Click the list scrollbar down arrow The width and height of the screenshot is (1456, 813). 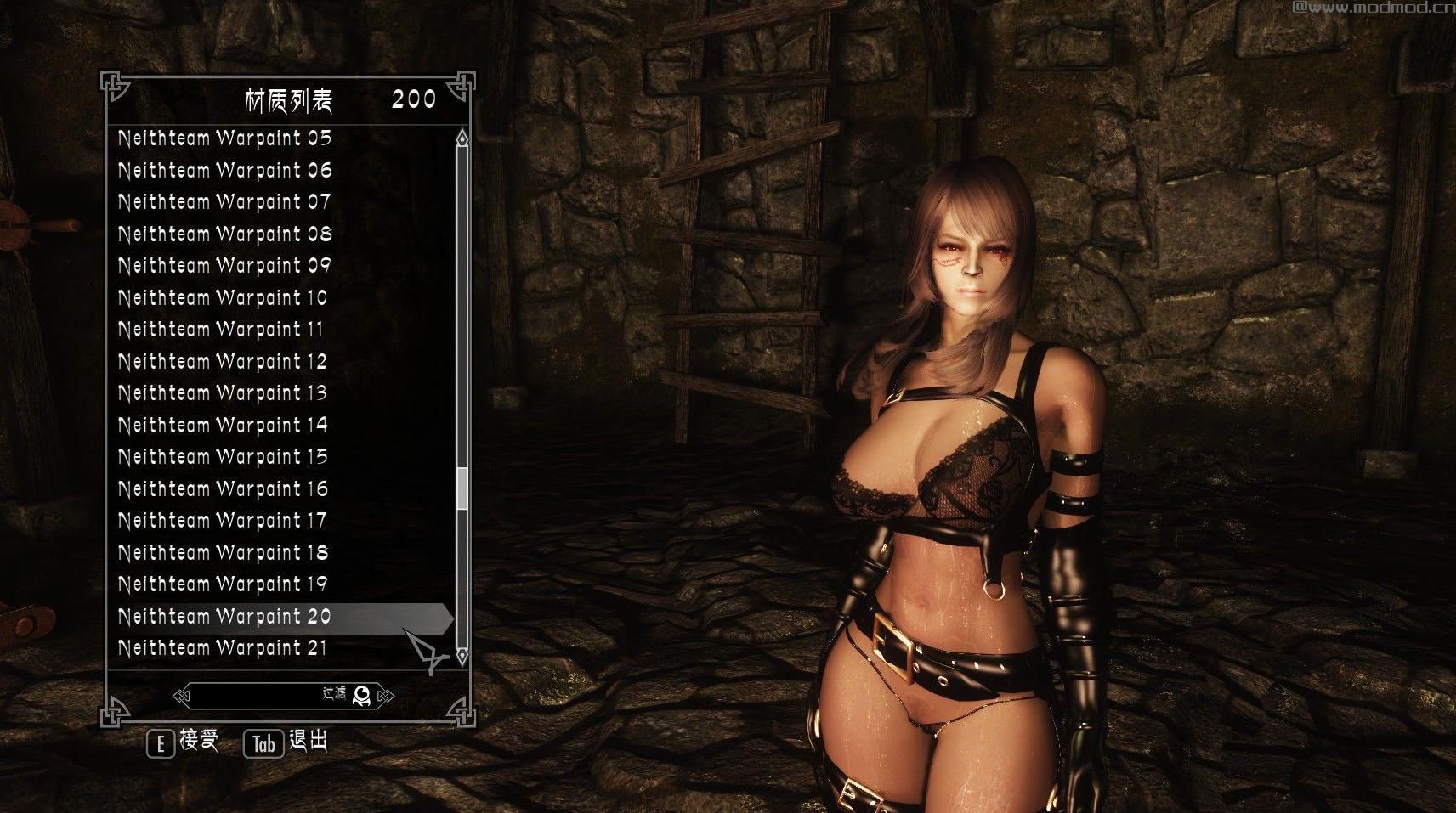[462, 655]
